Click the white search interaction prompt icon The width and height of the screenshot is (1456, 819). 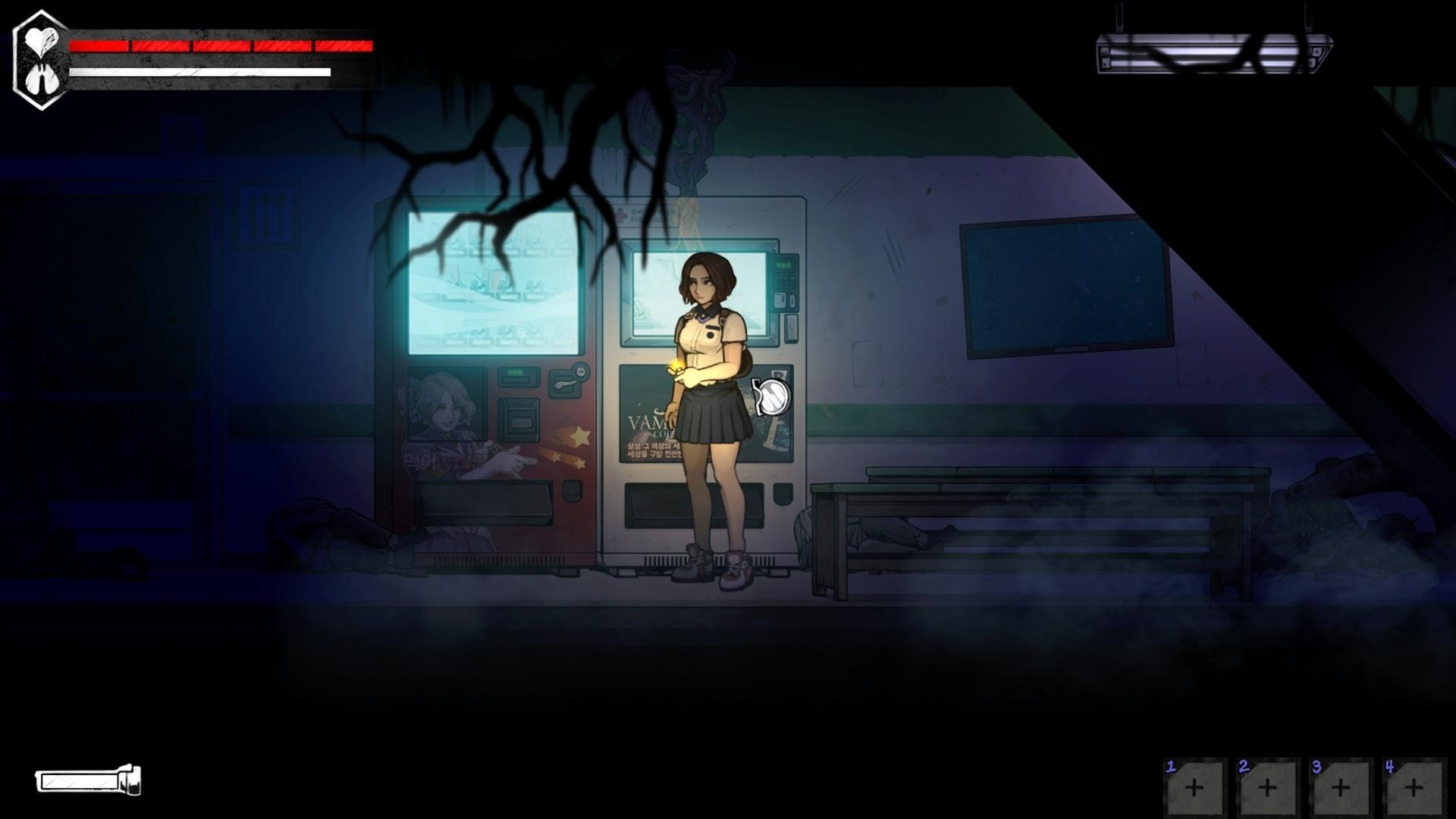tap(772, 395)
